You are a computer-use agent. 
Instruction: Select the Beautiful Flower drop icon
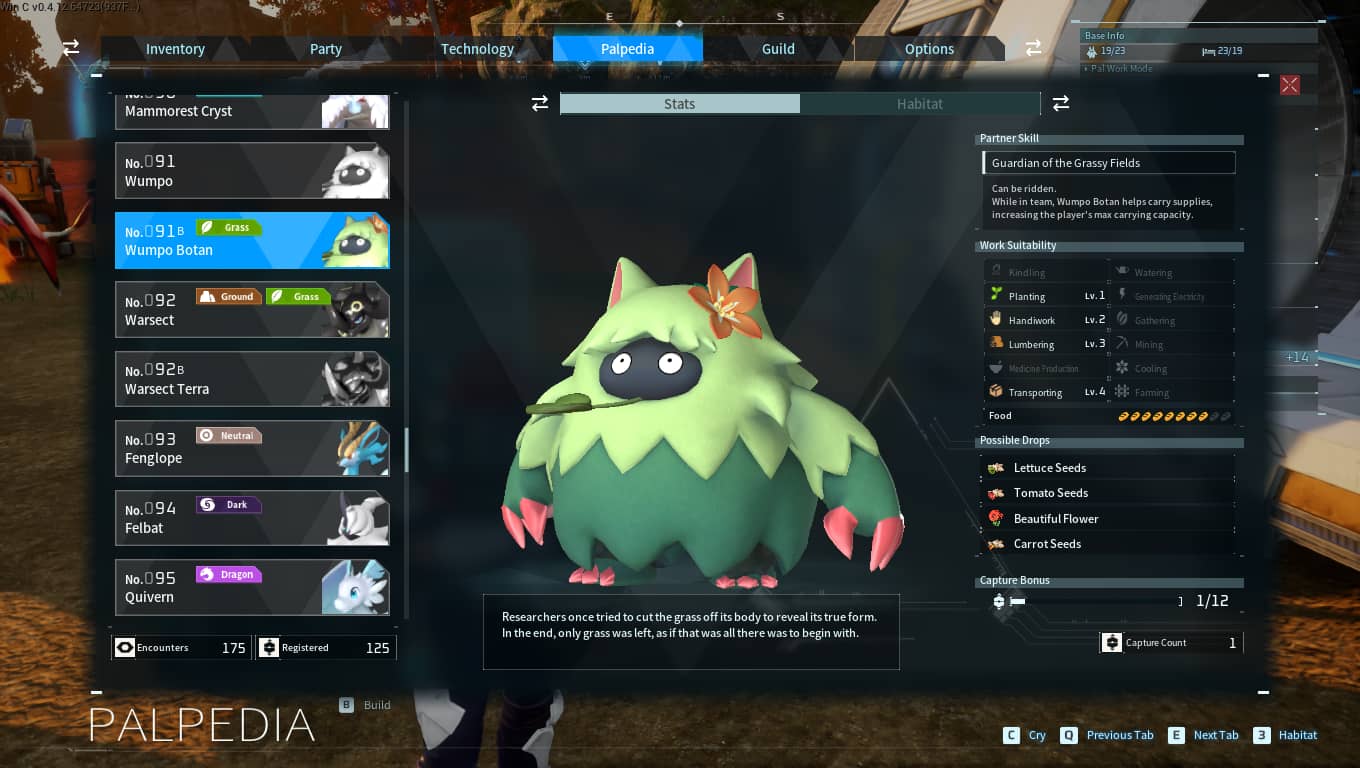996,518
